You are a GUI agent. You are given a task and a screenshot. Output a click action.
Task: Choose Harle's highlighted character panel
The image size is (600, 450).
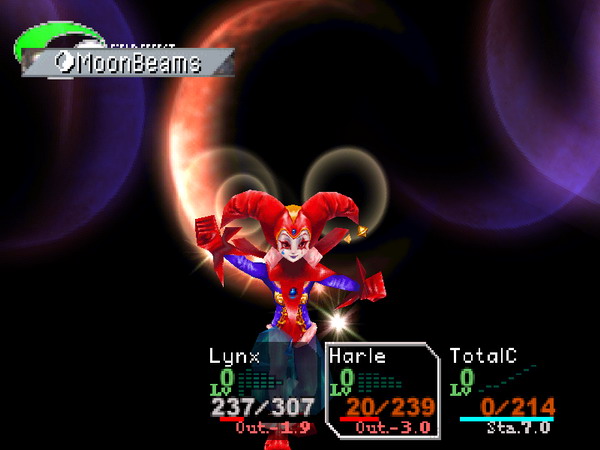(383, 390)
